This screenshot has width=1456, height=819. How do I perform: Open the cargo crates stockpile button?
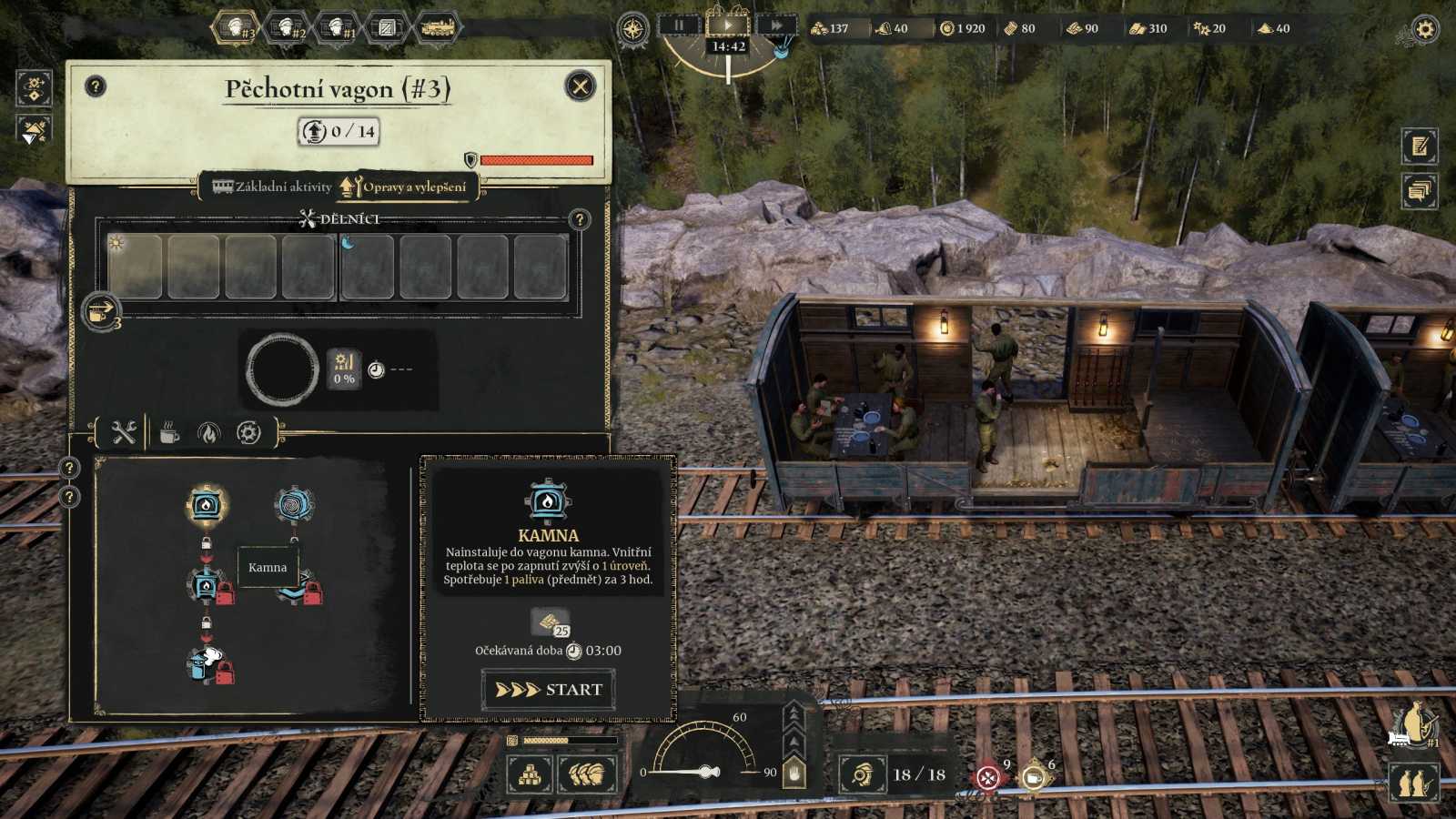point(530,775)
